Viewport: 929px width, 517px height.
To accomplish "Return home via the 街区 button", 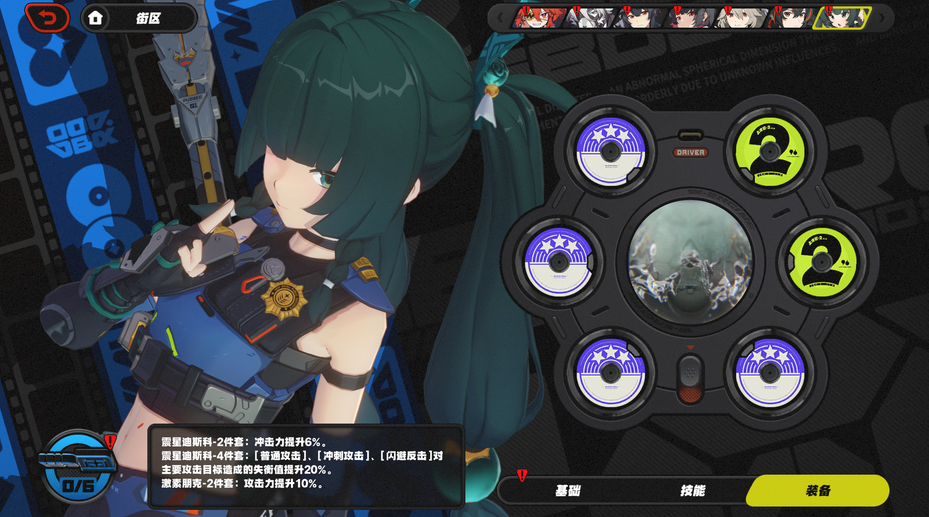I will click(140, 17).
